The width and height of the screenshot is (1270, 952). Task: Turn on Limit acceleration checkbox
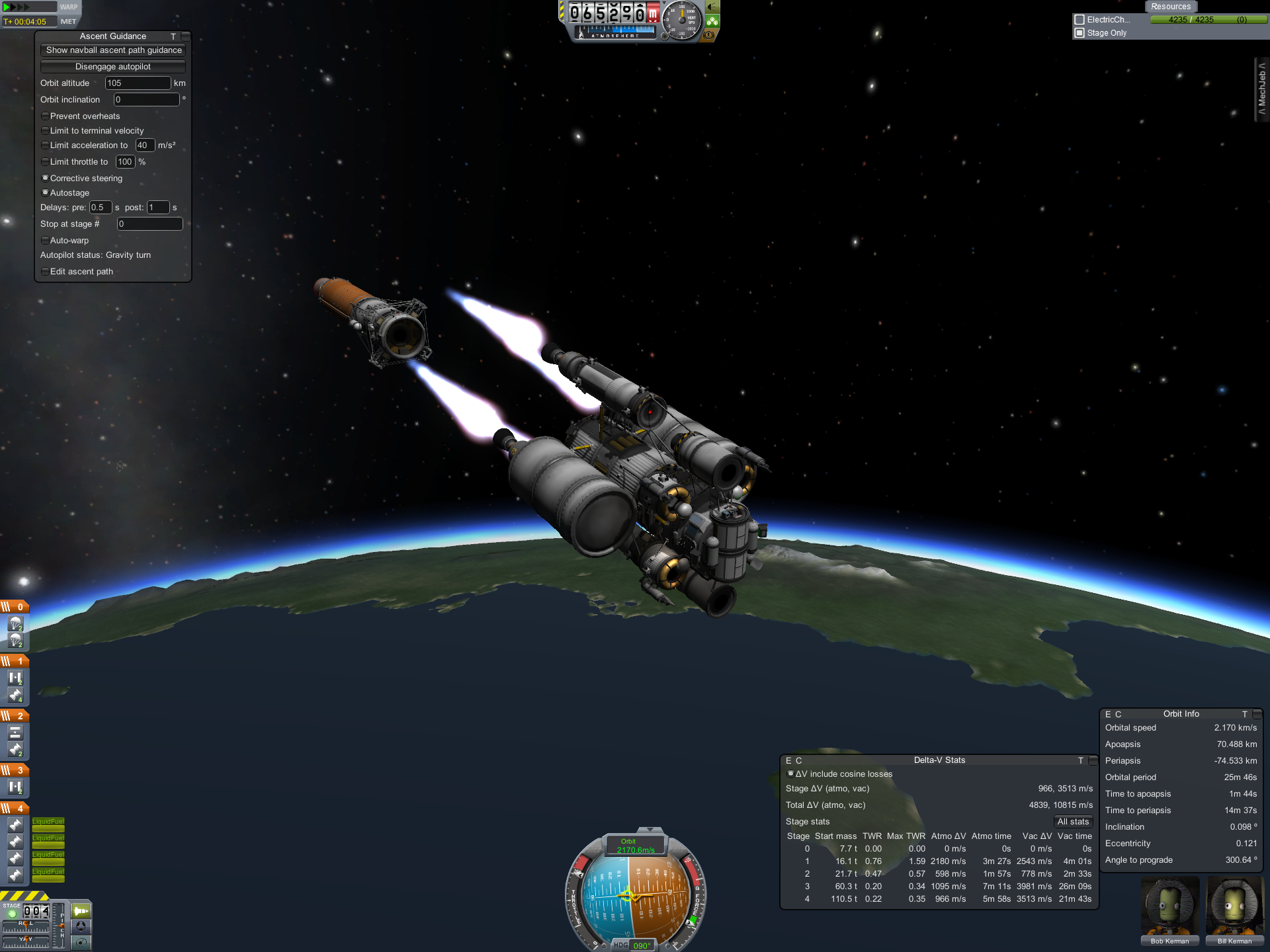45,145
